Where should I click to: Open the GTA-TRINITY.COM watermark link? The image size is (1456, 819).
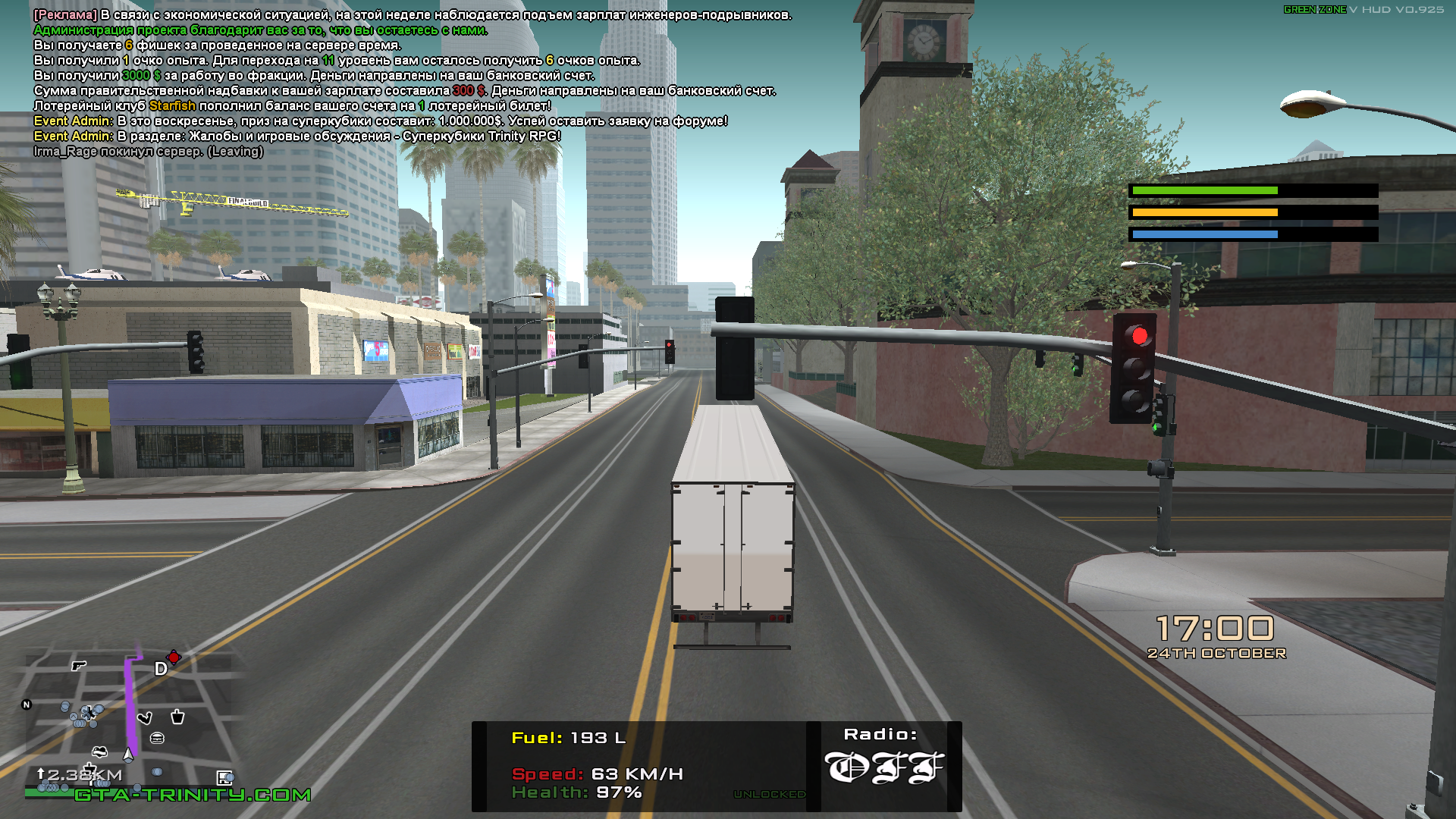point(193,795)
